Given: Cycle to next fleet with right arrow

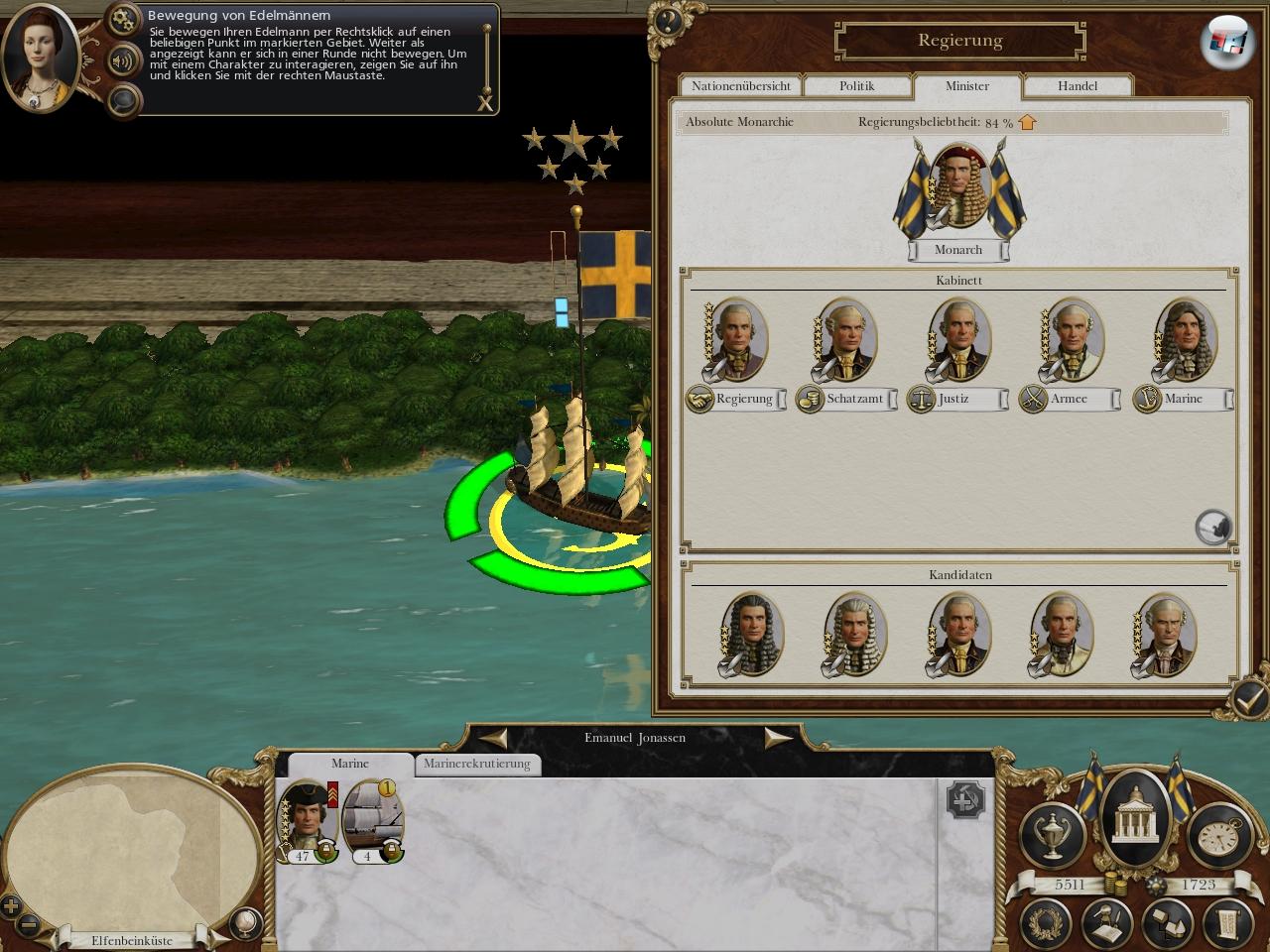Looking at the screenshot, I should click(777, 737).
